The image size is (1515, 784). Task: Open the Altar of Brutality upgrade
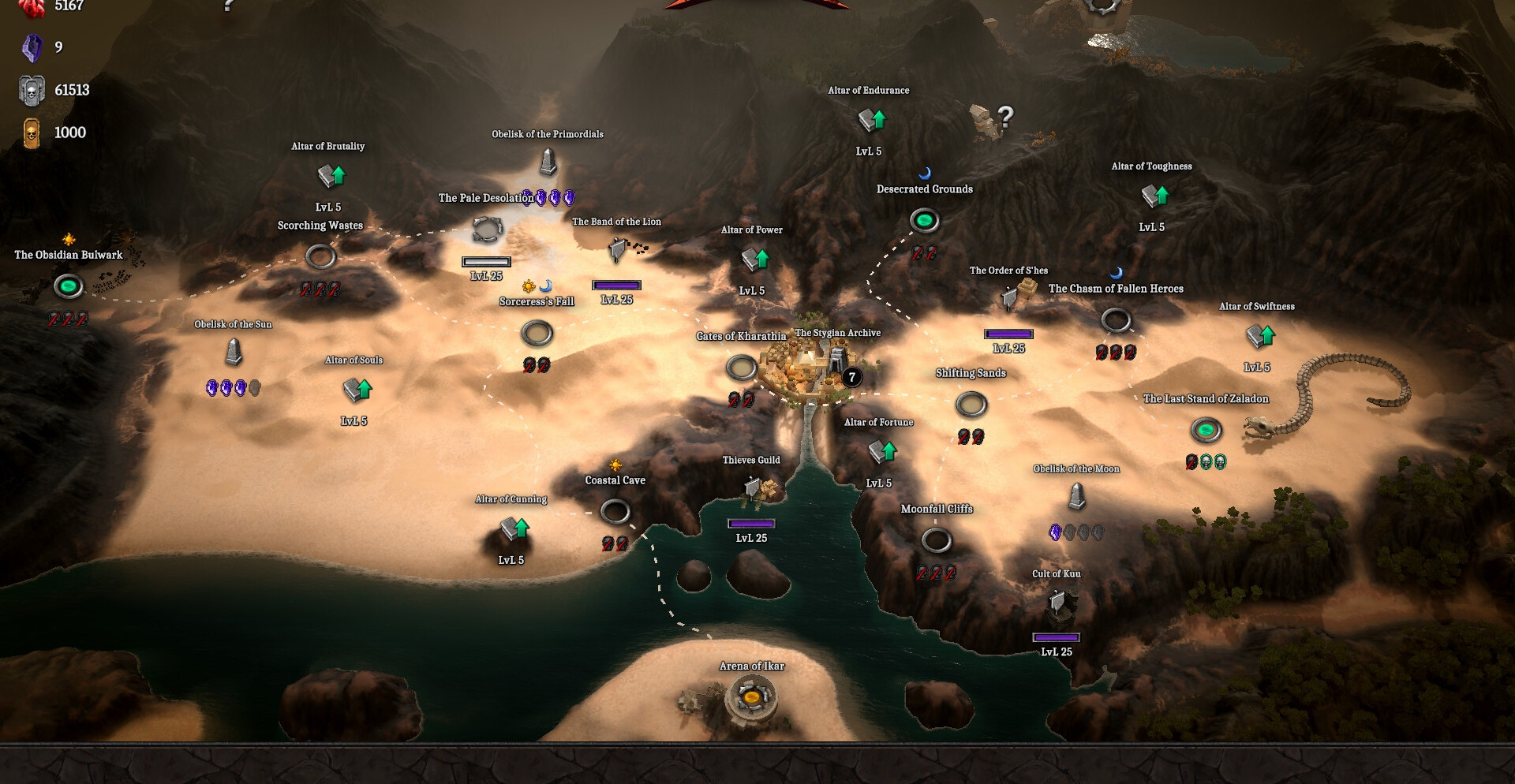[x=331, y=175]
